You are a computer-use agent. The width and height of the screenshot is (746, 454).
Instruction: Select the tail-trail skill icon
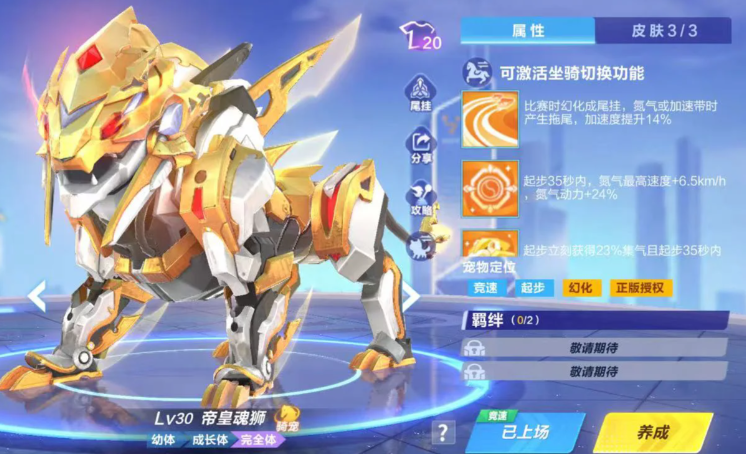tap(490, 119)
